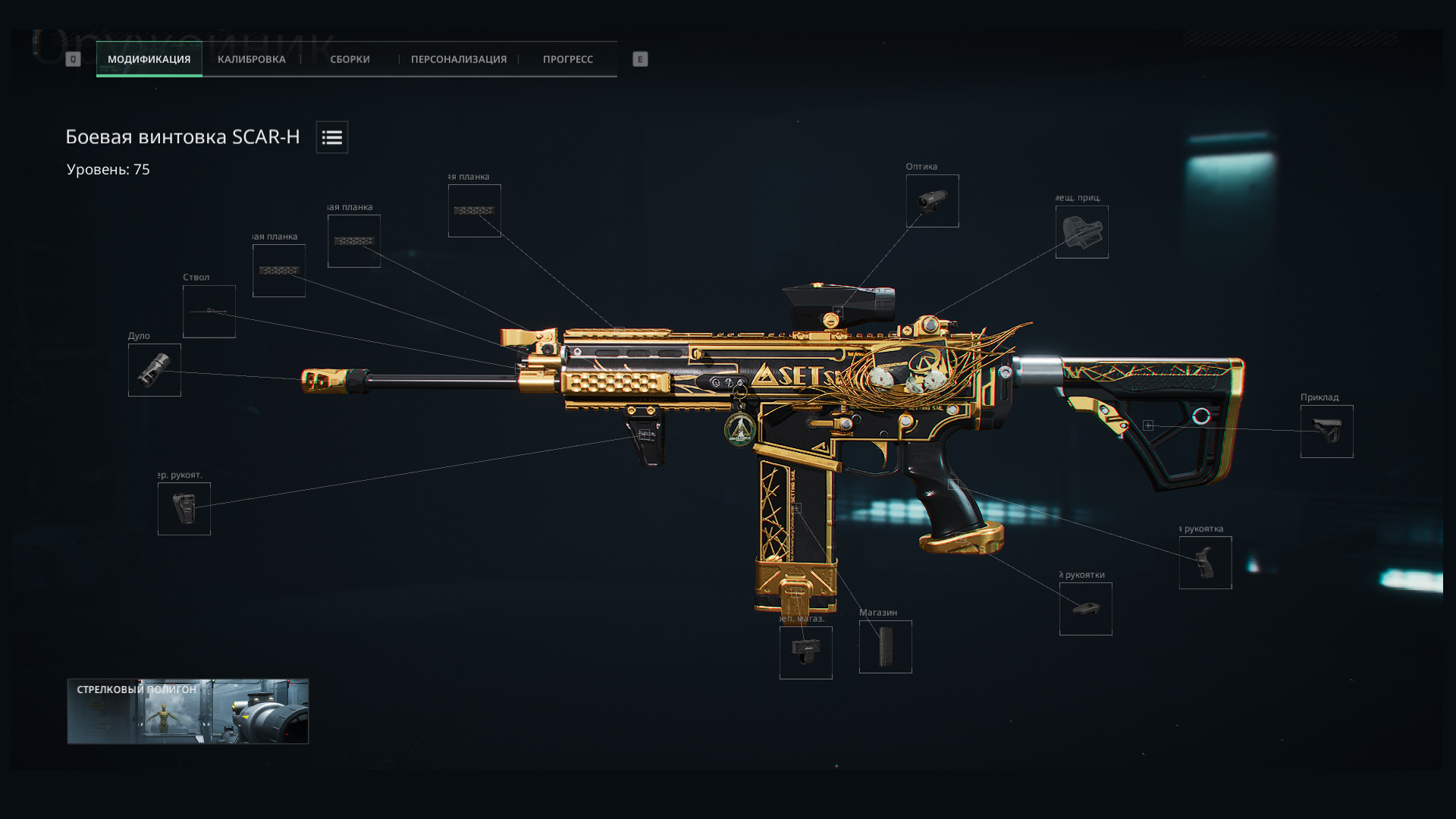
Task: Pick the Магазин magazine slot
Action: pyautogui.click(x=885, y=647)
